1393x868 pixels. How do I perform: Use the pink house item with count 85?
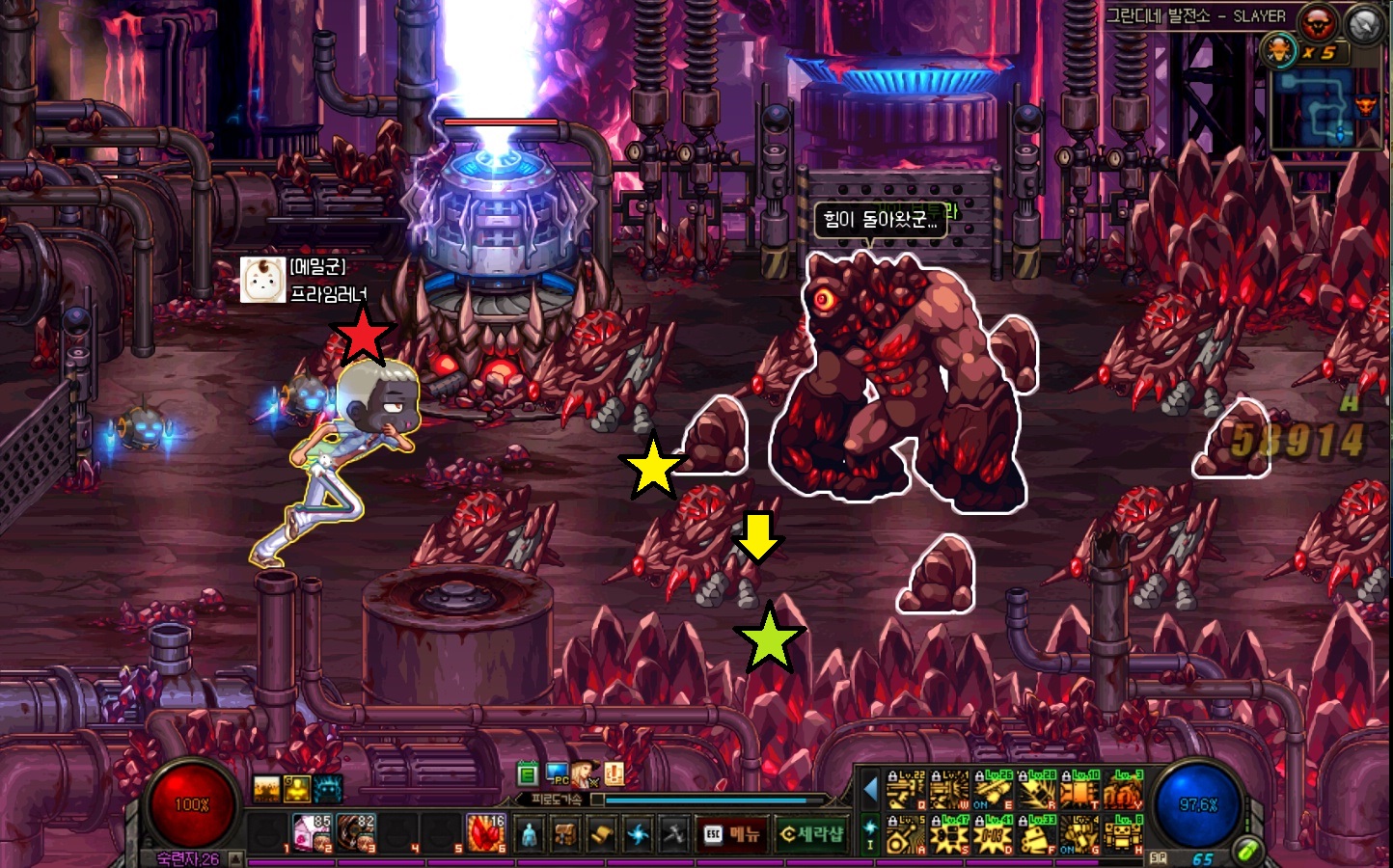coord(312,832)
